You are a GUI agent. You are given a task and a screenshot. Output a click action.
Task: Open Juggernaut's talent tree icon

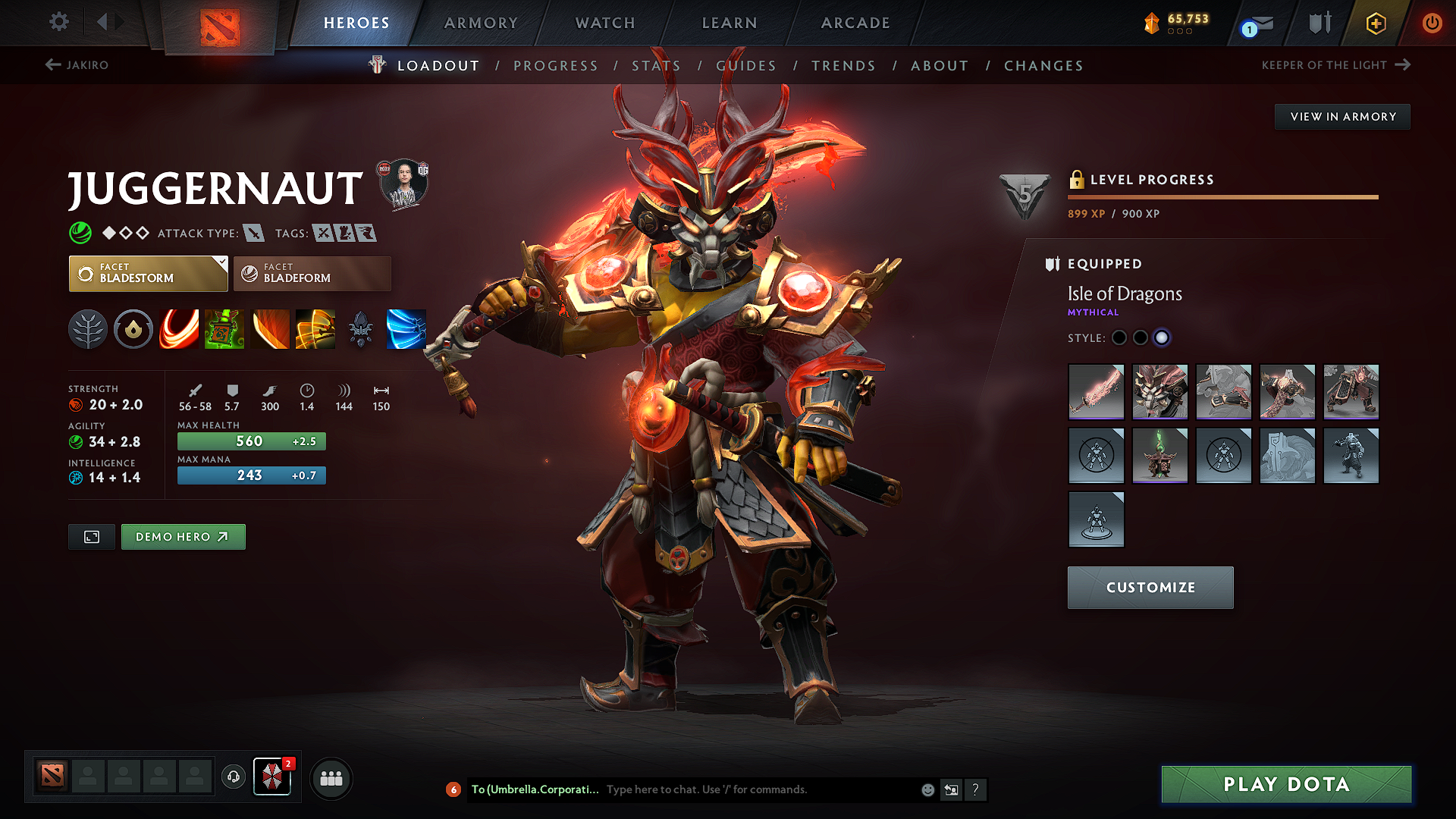coord(88,329)
